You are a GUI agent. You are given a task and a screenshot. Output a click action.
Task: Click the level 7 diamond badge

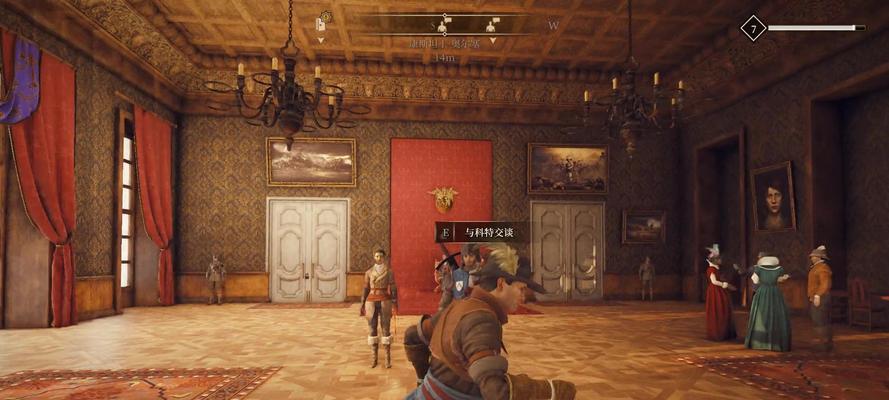pos(752,28)
